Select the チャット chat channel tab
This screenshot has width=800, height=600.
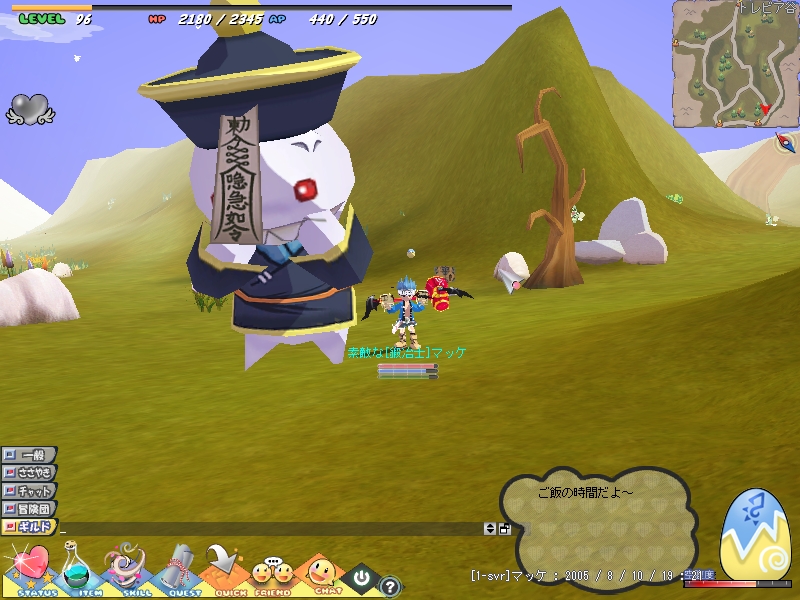point(30,491)
